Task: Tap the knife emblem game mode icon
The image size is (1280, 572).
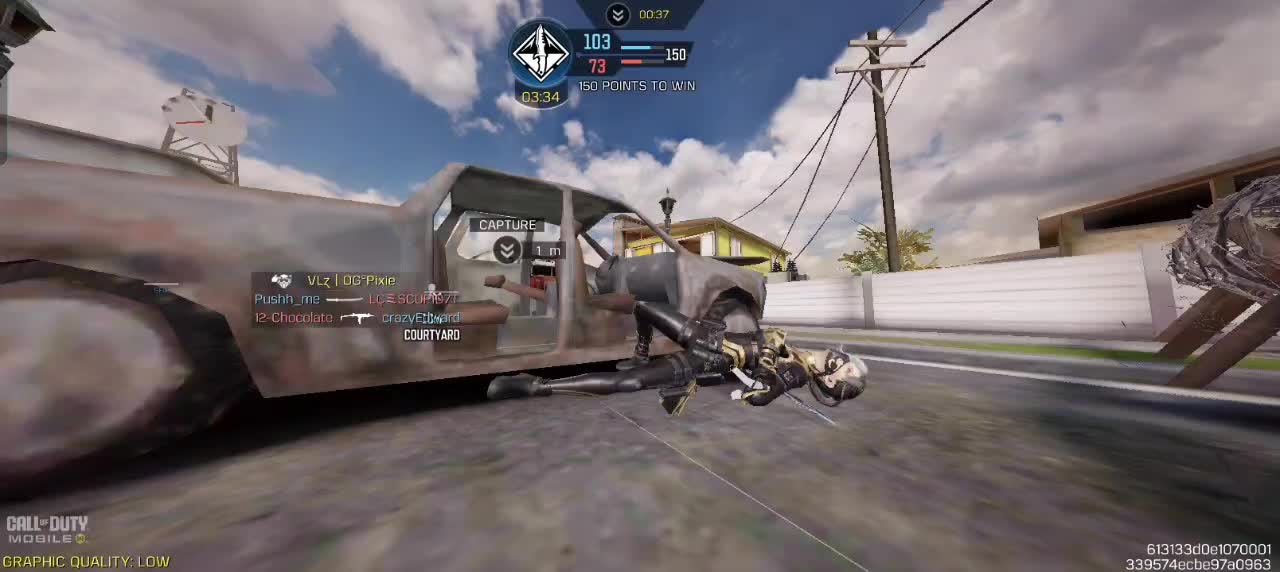Action: [540, 52]
